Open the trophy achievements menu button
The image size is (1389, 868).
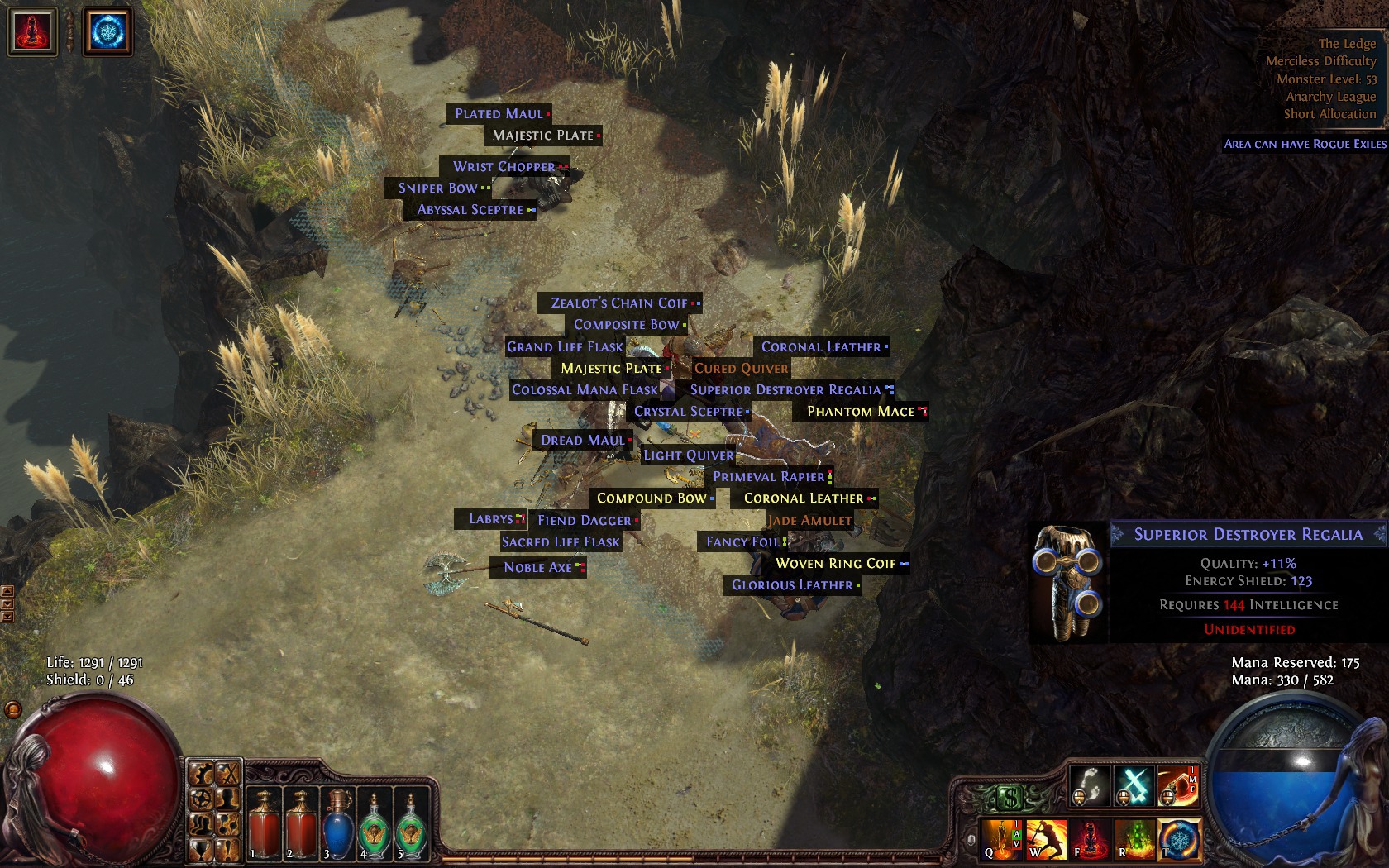[x=201, y=849]
